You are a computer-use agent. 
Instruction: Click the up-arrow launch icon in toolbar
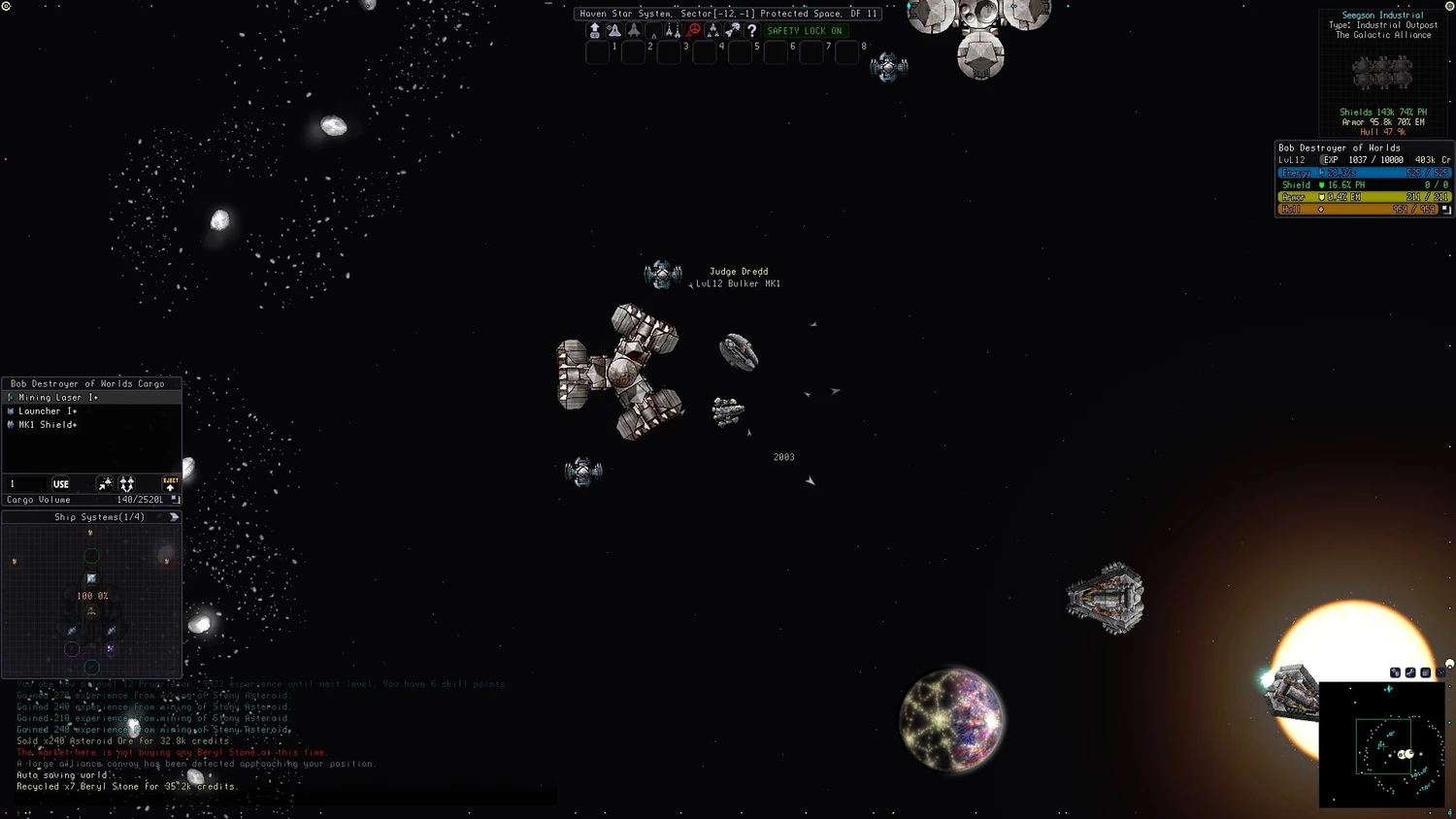click(594, 31)
